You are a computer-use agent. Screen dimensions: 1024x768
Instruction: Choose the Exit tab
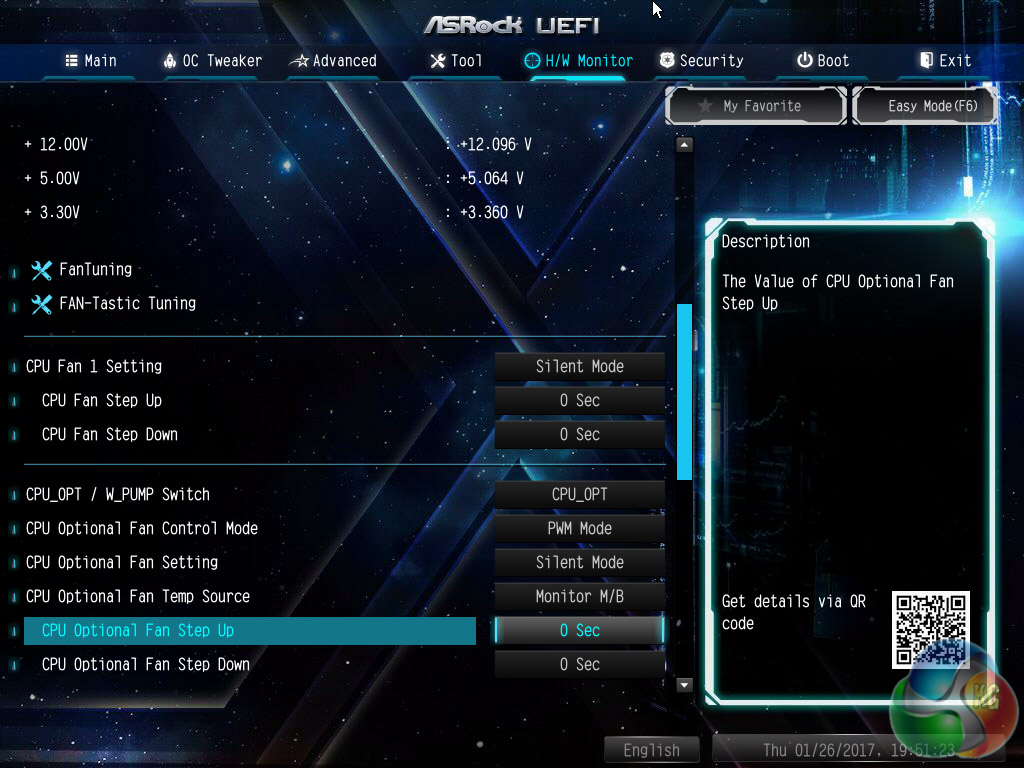coord(945,61)
